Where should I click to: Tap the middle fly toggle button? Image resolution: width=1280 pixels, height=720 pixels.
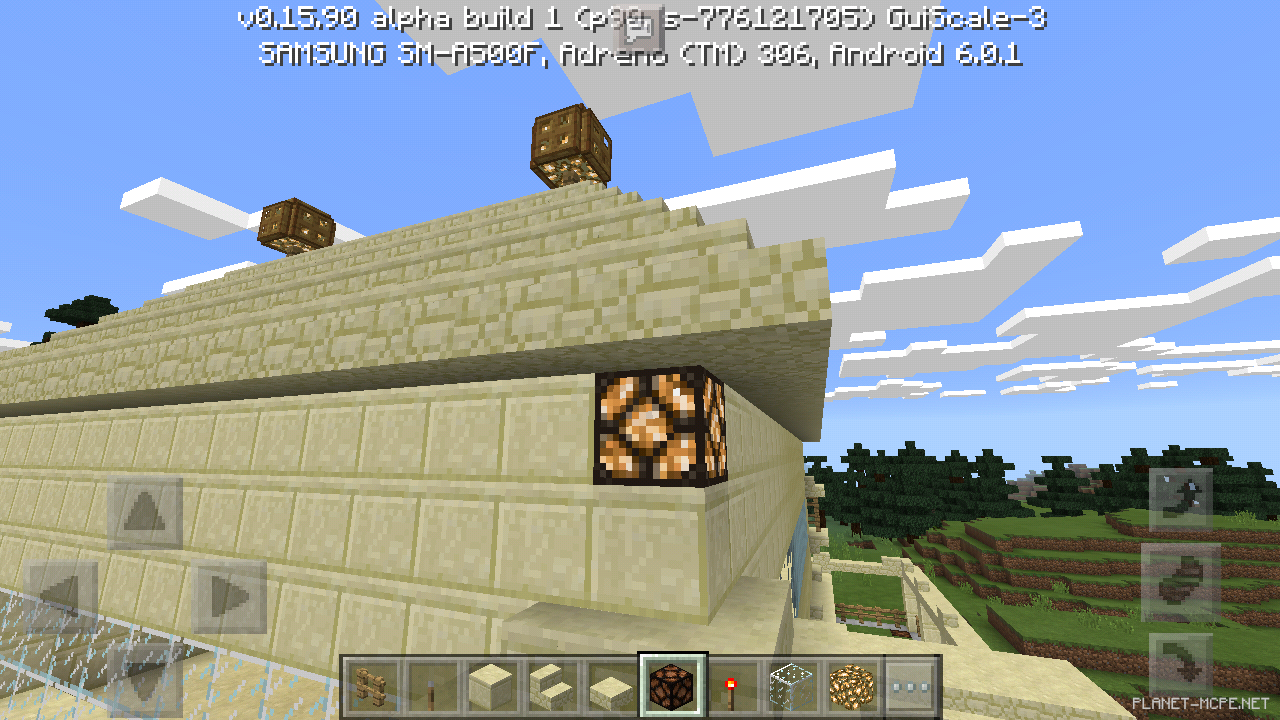[x=1181, y=582]
